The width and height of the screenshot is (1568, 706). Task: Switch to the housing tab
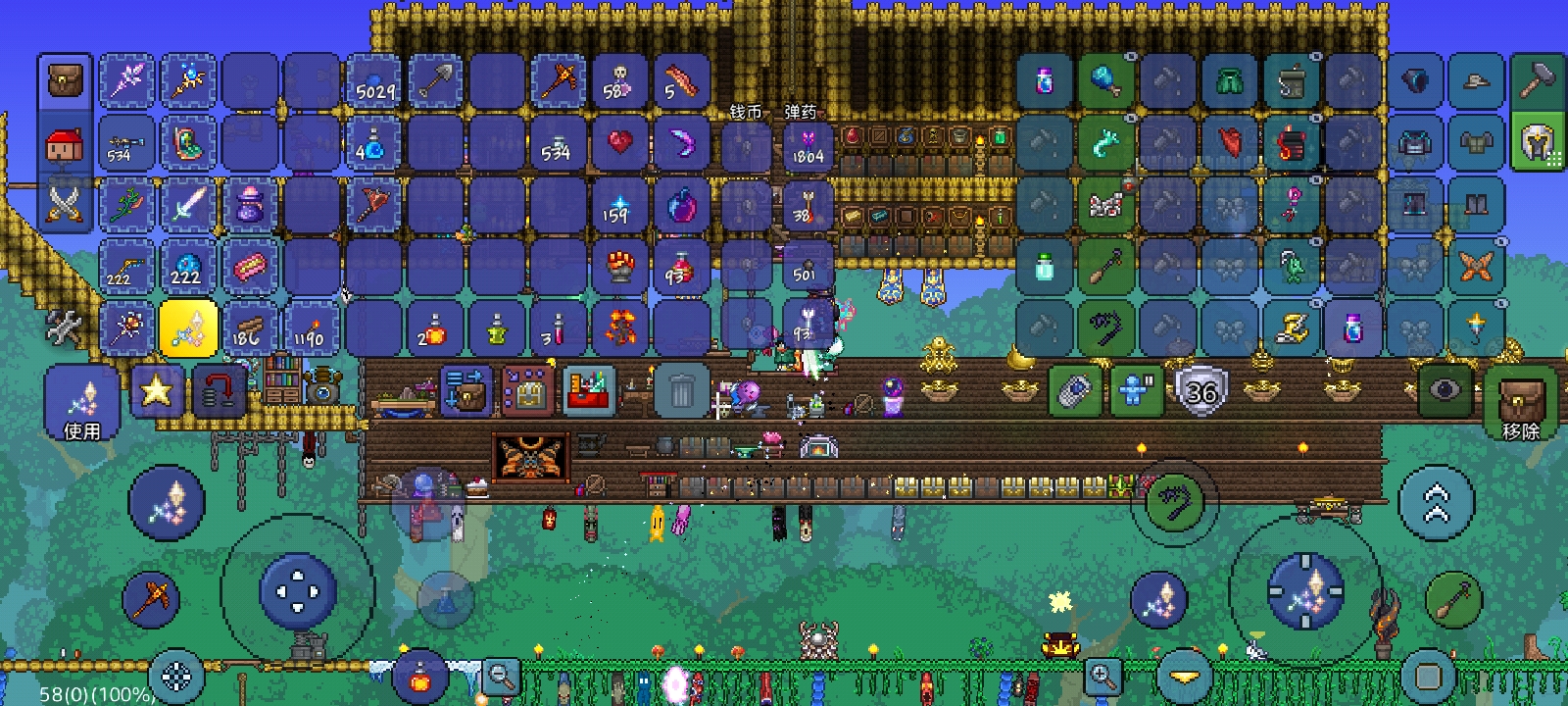[x=65, y=145]
